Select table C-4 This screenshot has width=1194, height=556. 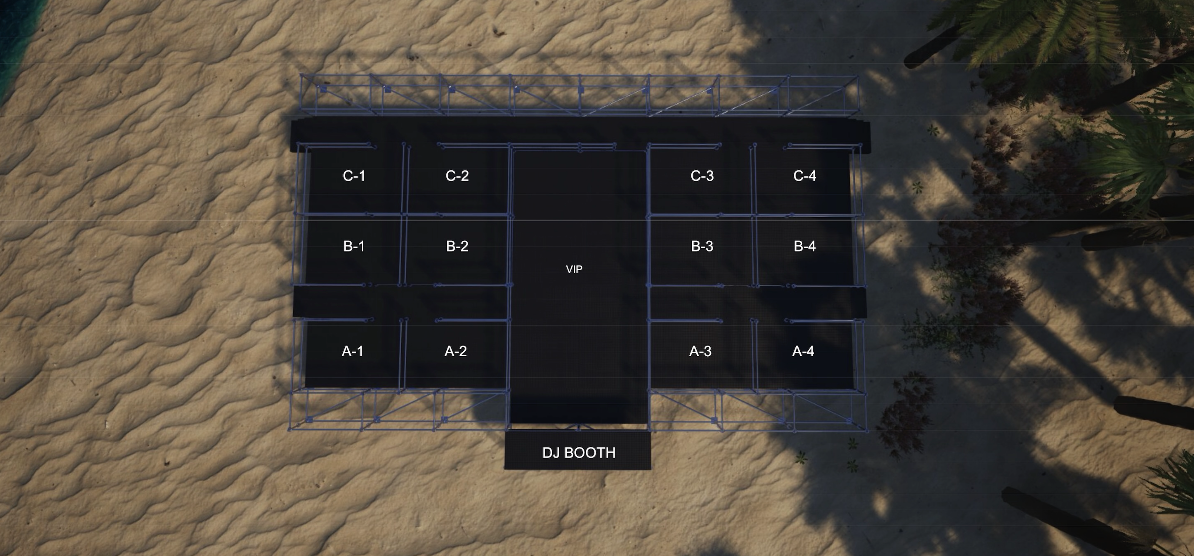click(805, 177)
